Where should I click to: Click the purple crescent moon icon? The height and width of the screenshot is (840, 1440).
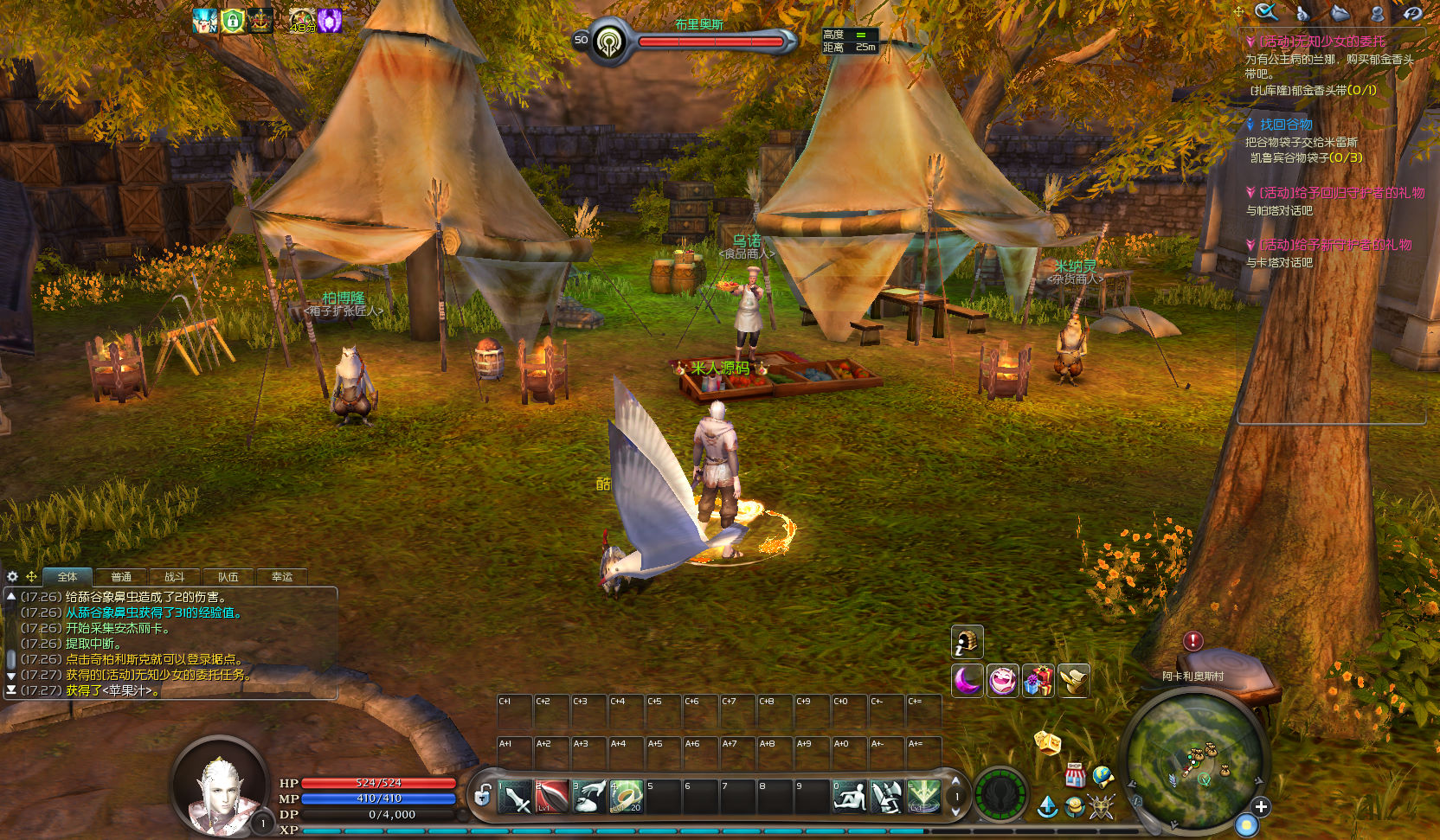click(x=967, y=681)
